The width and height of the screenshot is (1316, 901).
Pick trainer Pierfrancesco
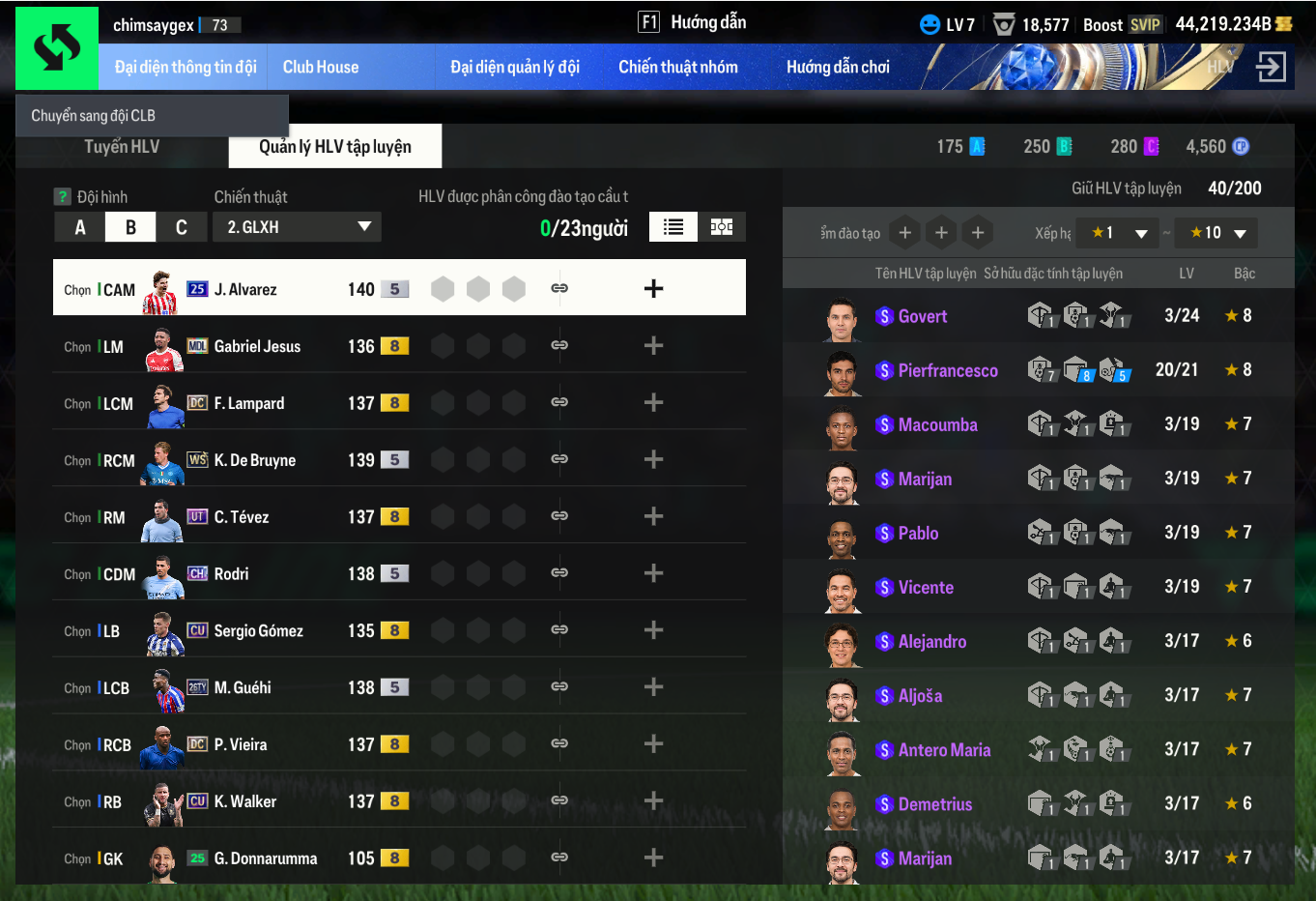pos(947,370)
